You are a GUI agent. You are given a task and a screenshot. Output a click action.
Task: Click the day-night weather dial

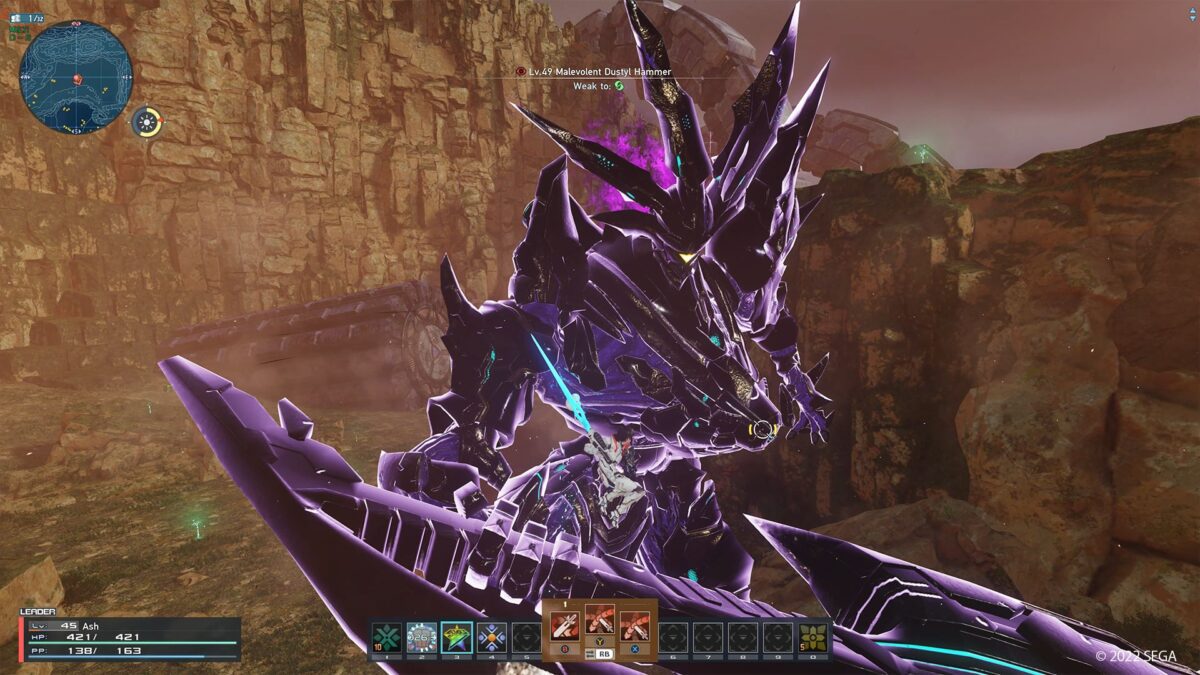coord(147,122)
